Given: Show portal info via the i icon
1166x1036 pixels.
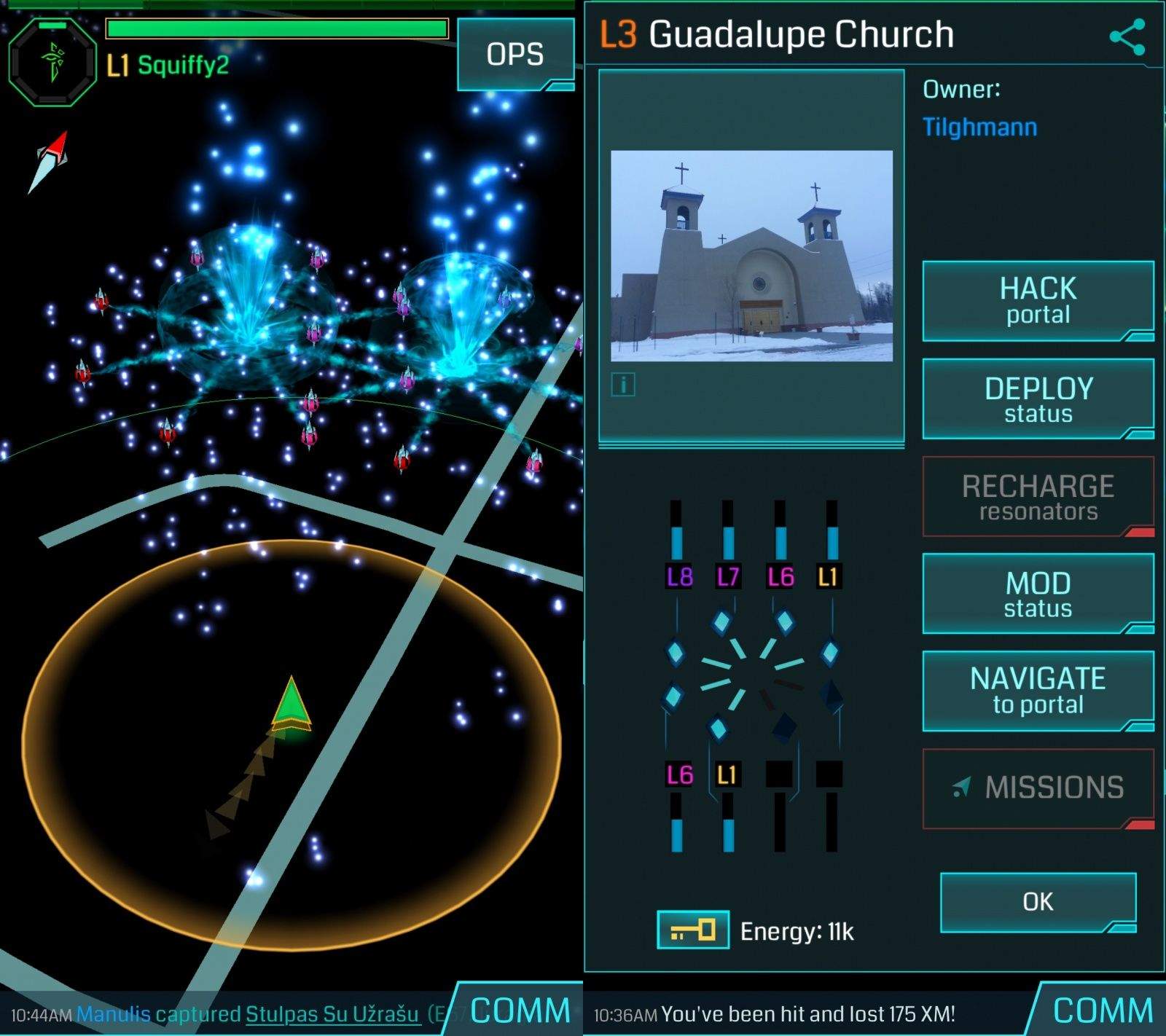Looking at the screenshot, I should (623, 384).
